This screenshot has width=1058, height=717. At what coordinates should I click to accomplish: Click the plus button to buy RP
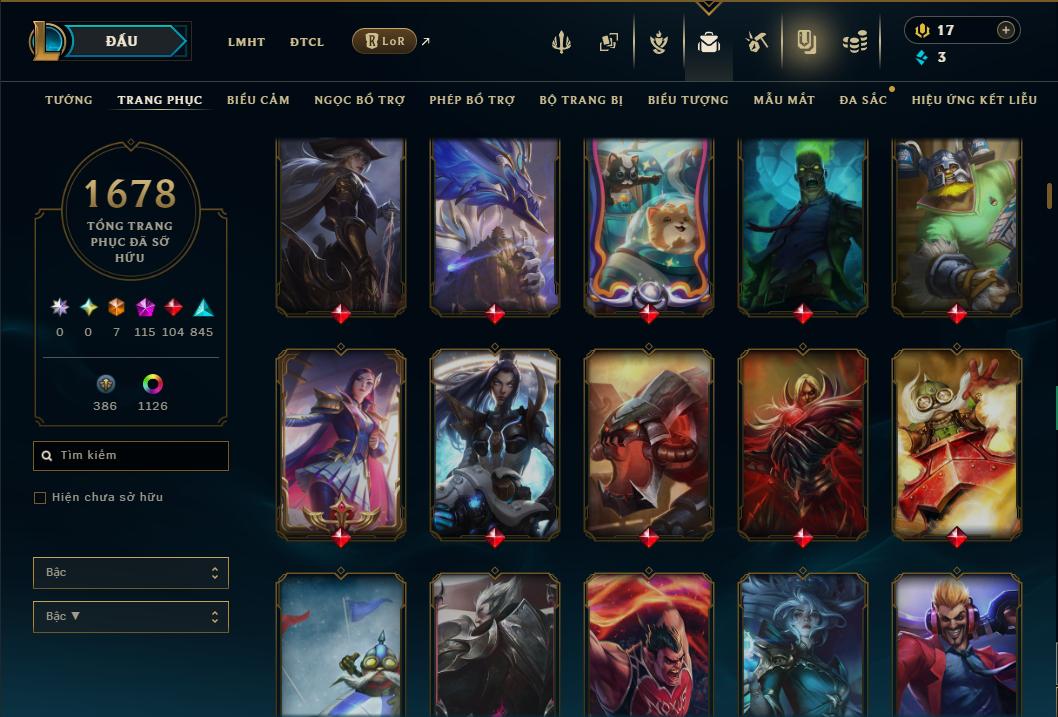(1006, 30)
